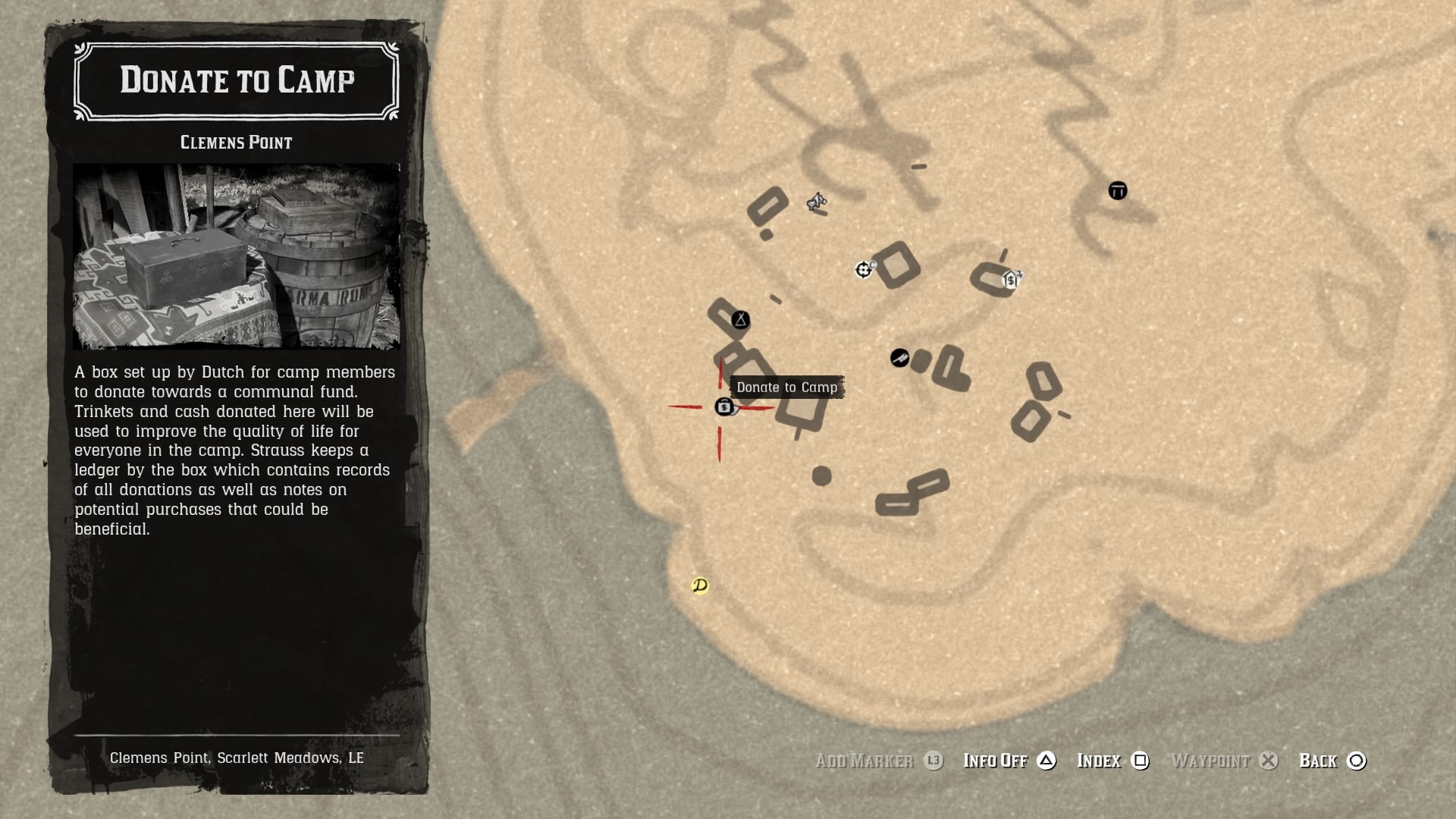Screen dimensions: 1456x819
Task: Click Dutch's tent marker icon
Action: [x=741, y=319]
